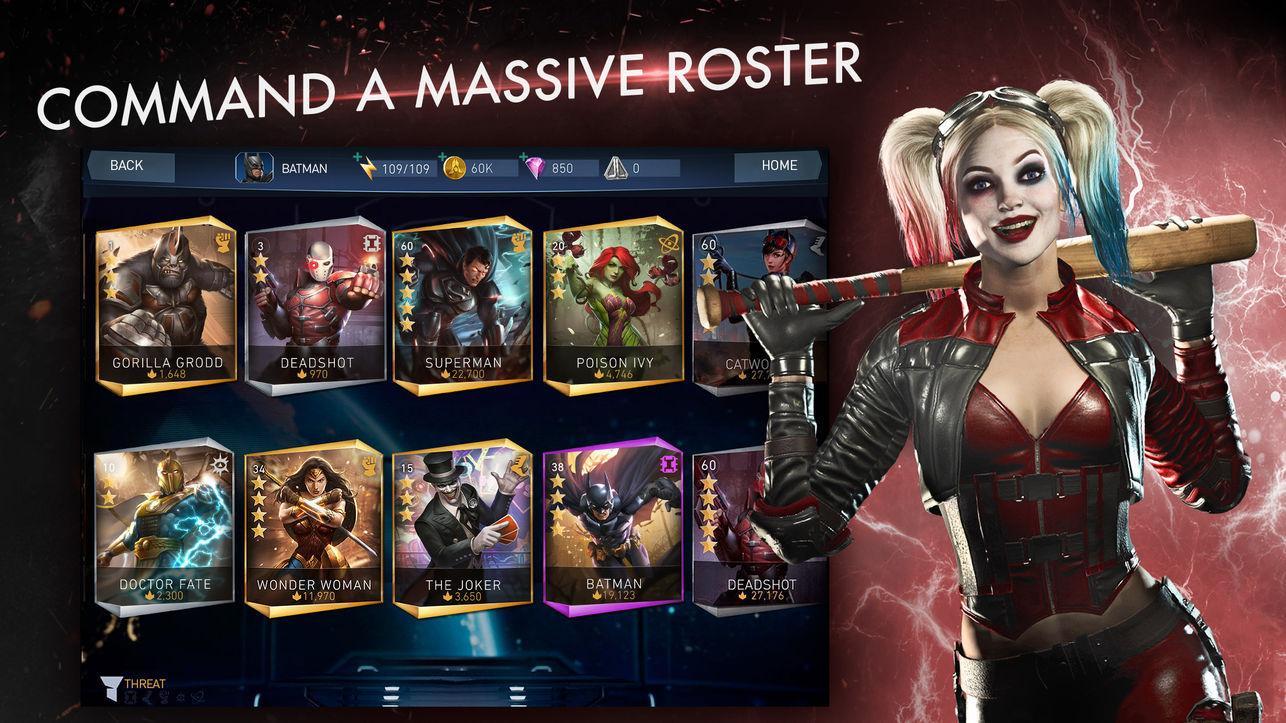Open the Batman player profile portrait

tap(253, 168)
